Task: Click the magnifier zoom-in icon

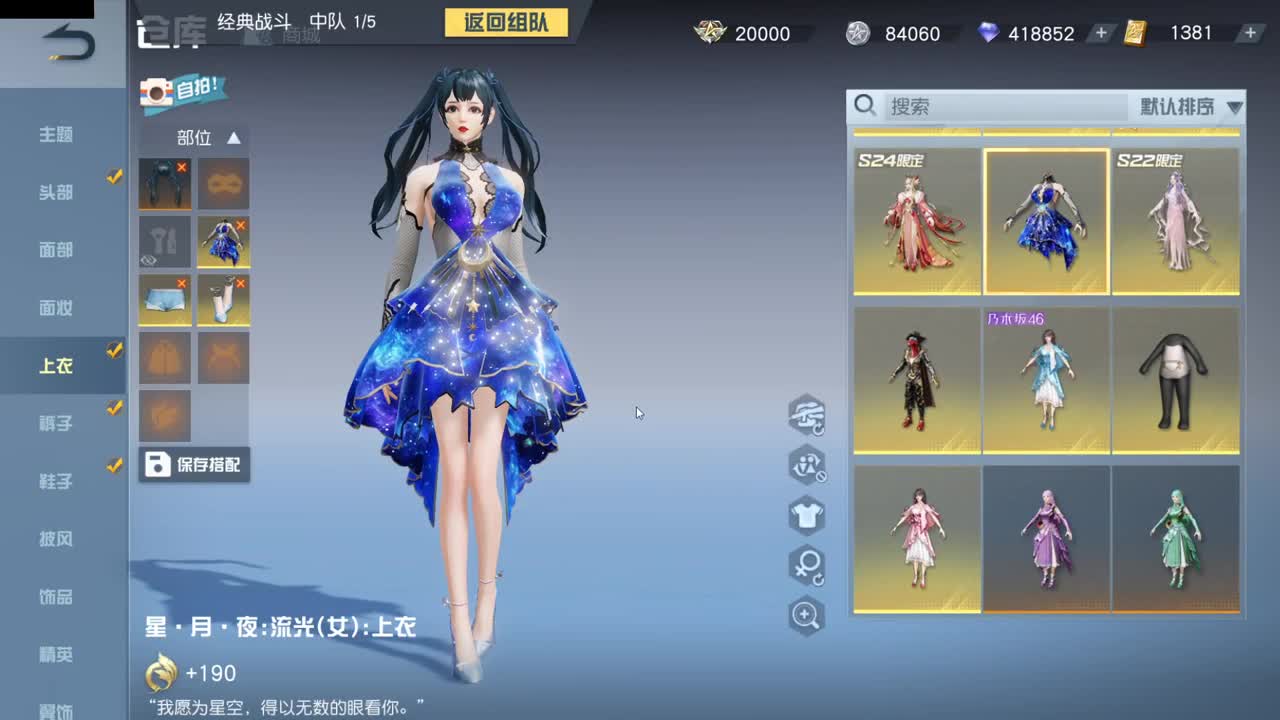Action: click(807, 617)
